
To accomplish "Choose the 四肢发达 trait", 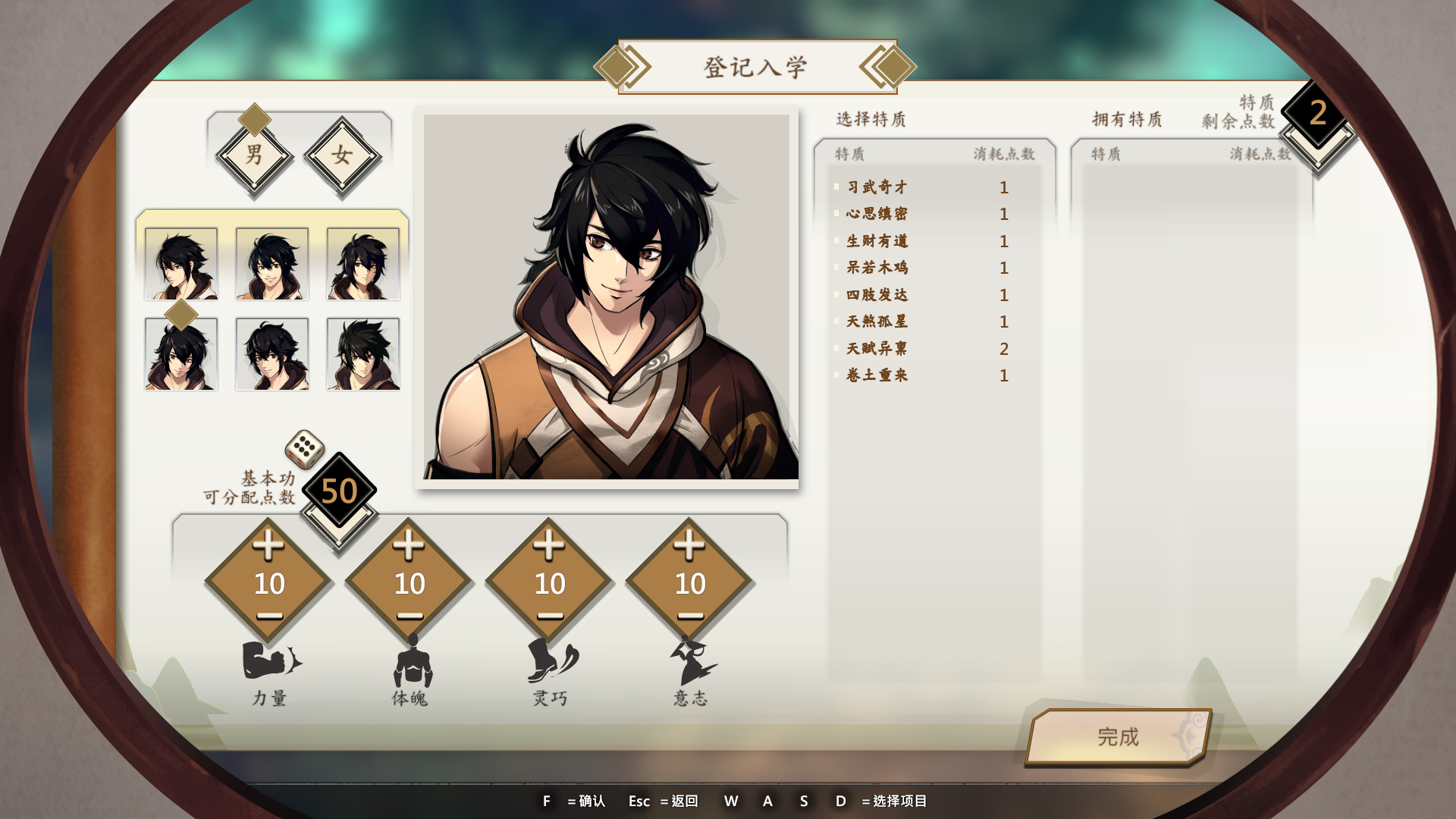I will click(877, 295).
